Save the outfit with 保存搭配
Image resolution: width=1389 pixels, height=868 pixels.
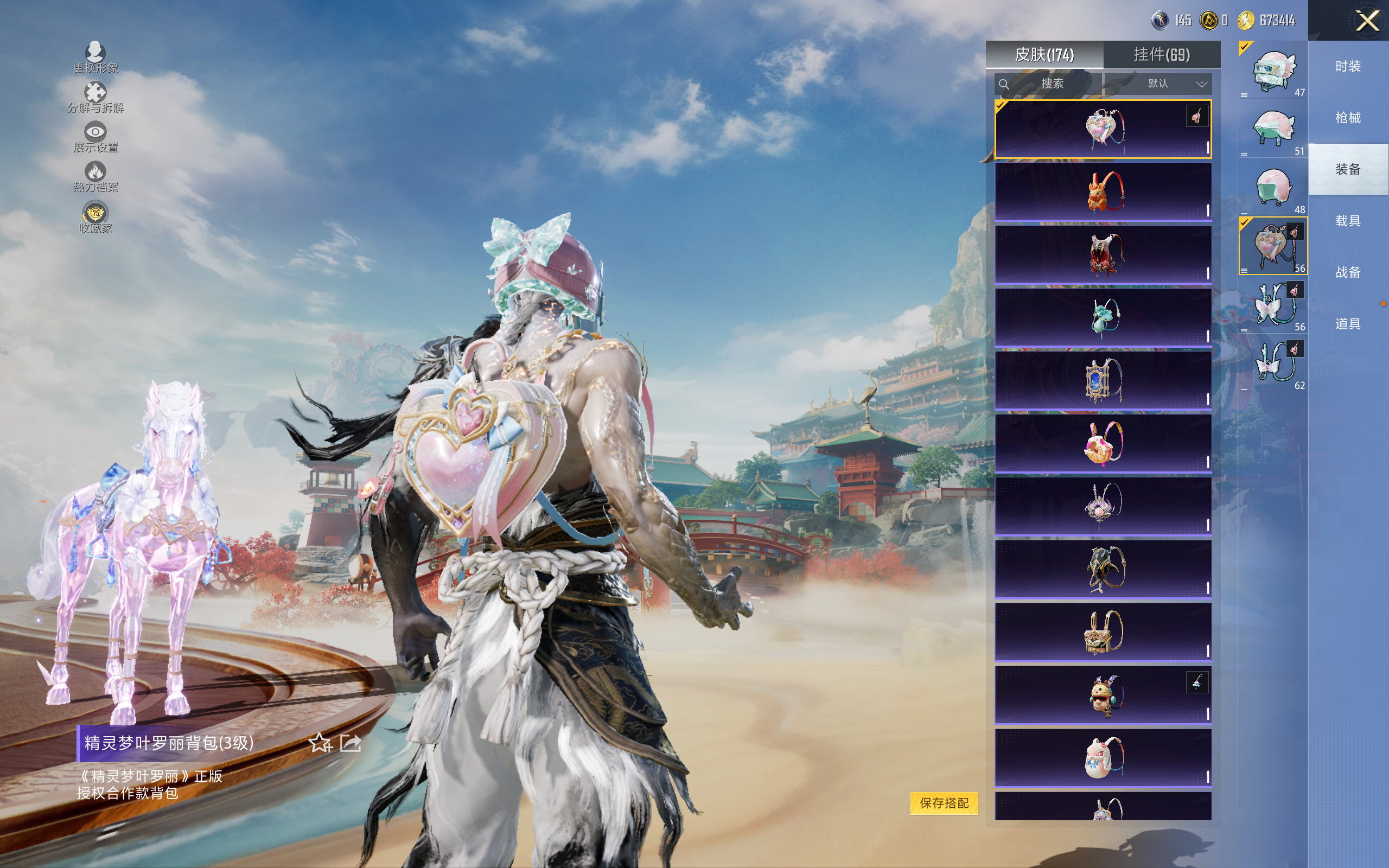click(944, 802)
